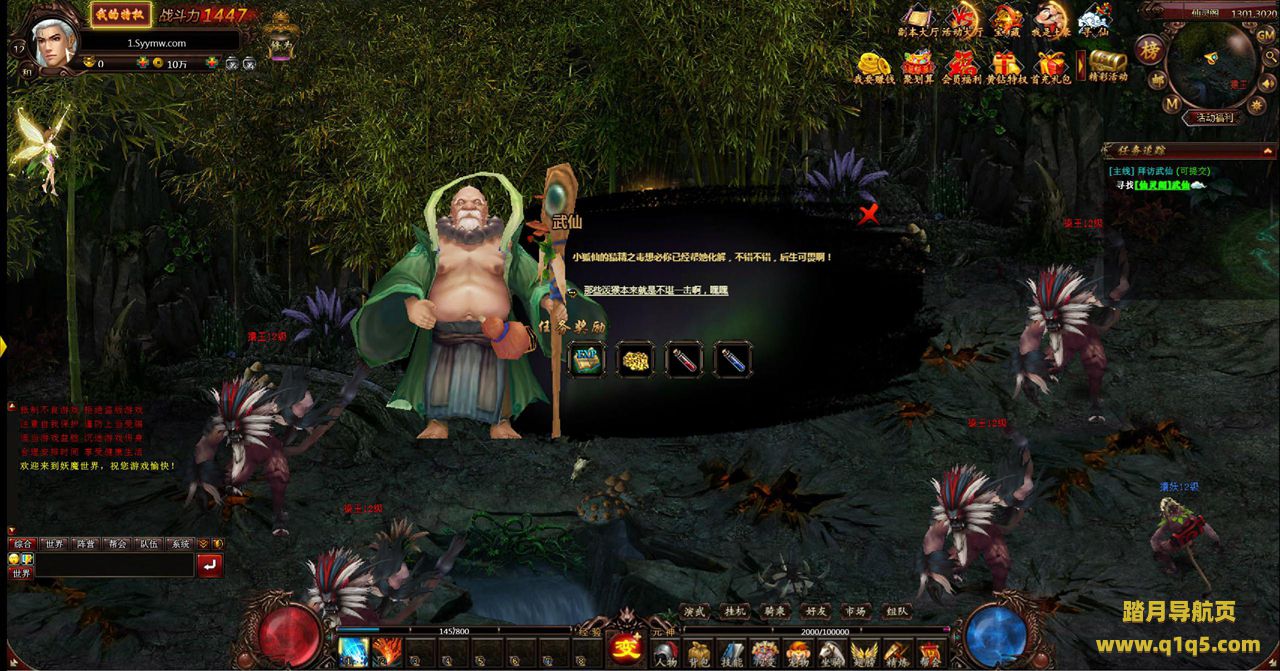Viewport: 1280px width, 671px height.
Task: Click the 挂机 auto-battle button
Action: (x=735, y=610)
